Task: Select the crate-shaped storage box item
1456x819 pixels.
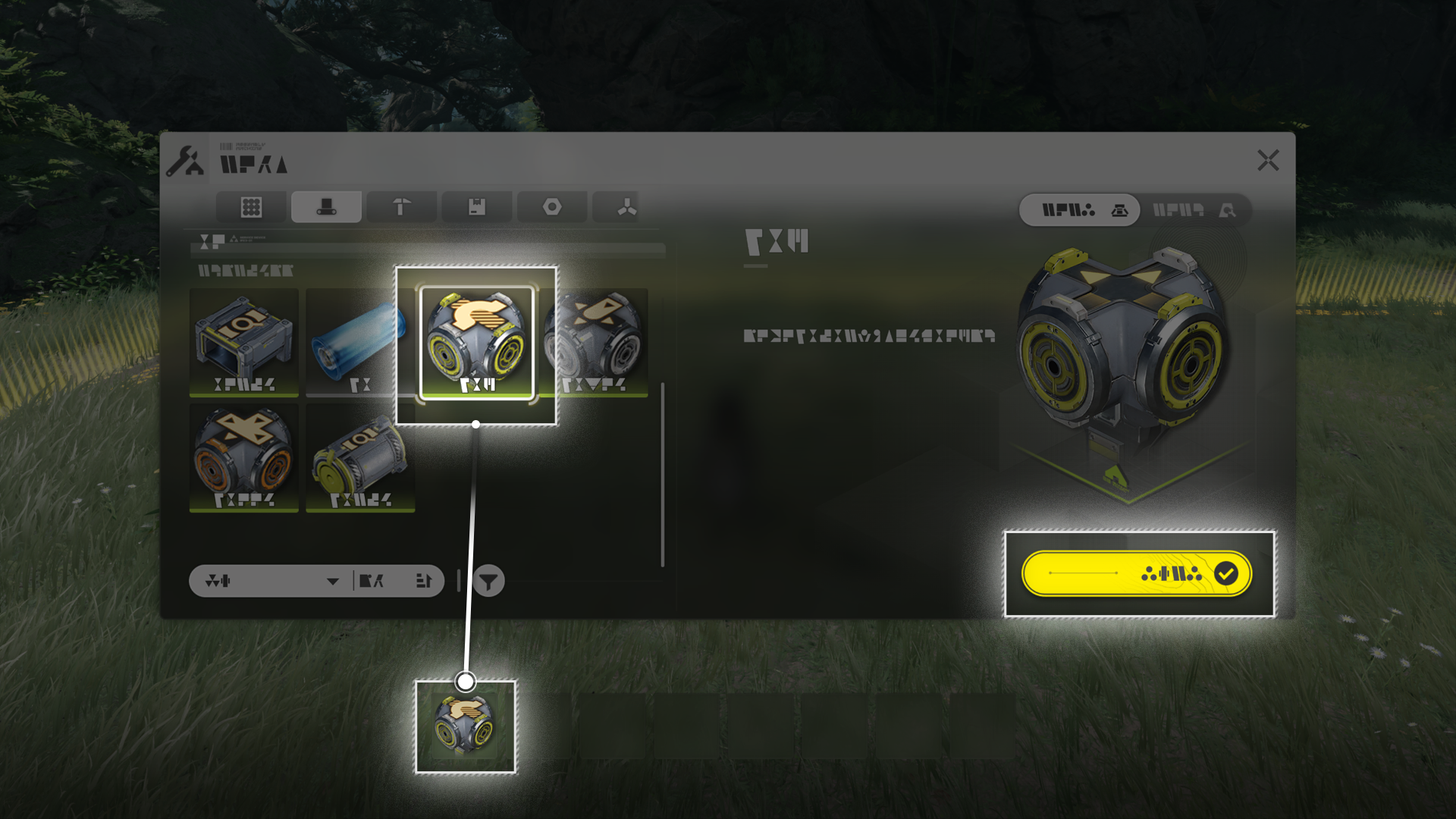Action: [243, 341]
